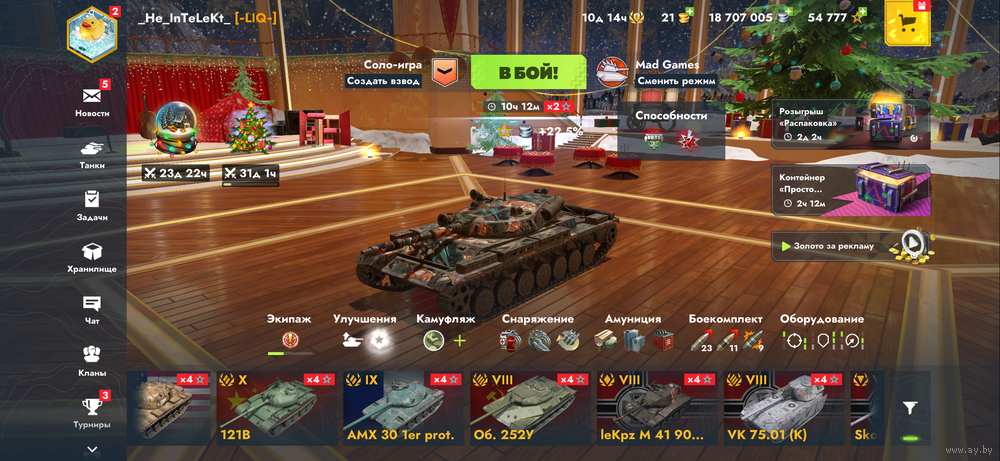Screen dimensions: 1000x461
Task: Open the Танки tanks menu
Action: point(92,152)
